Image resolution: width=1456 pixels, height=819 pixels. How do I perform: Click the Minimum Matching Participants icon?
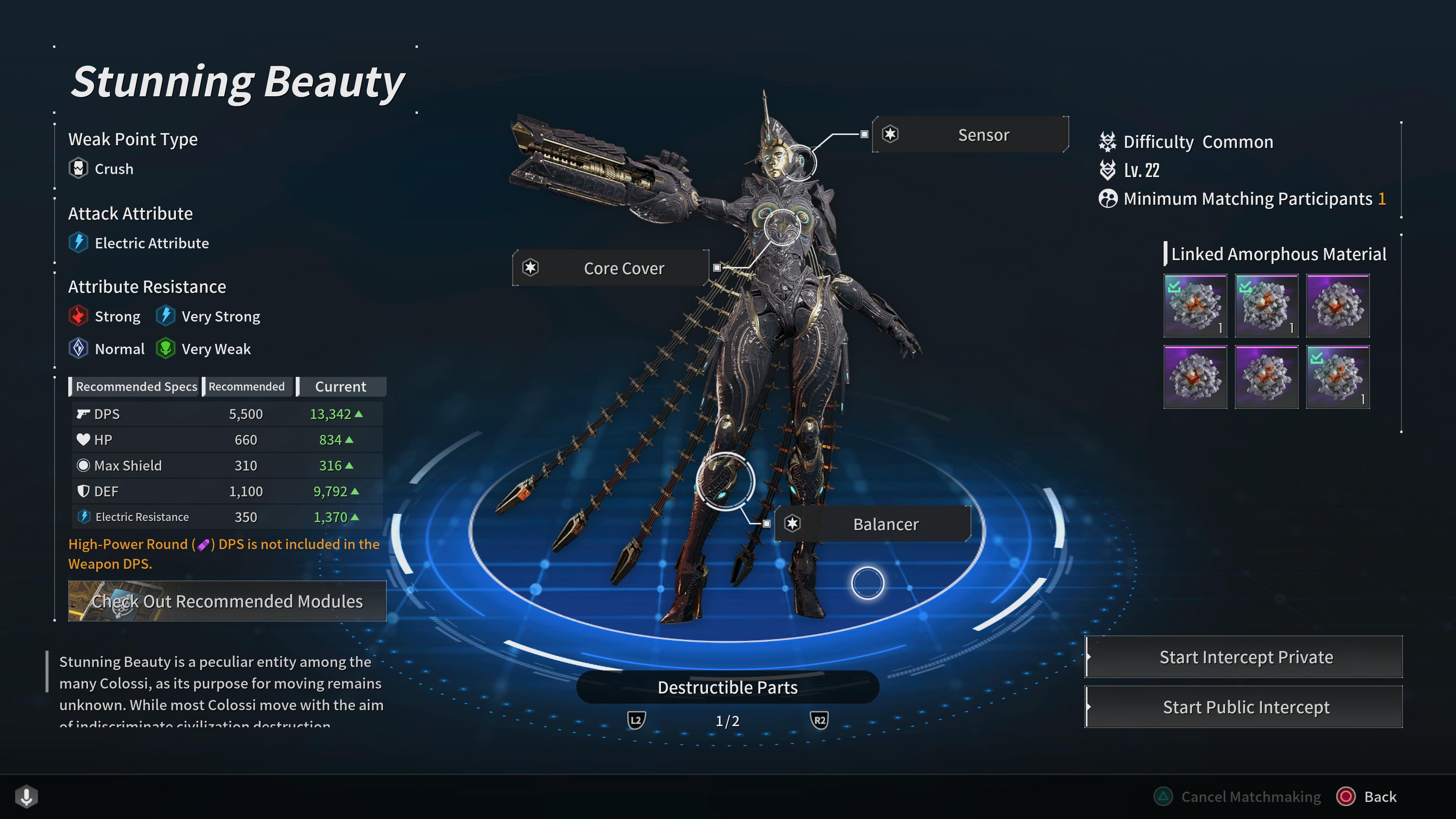coord(1108,198)
